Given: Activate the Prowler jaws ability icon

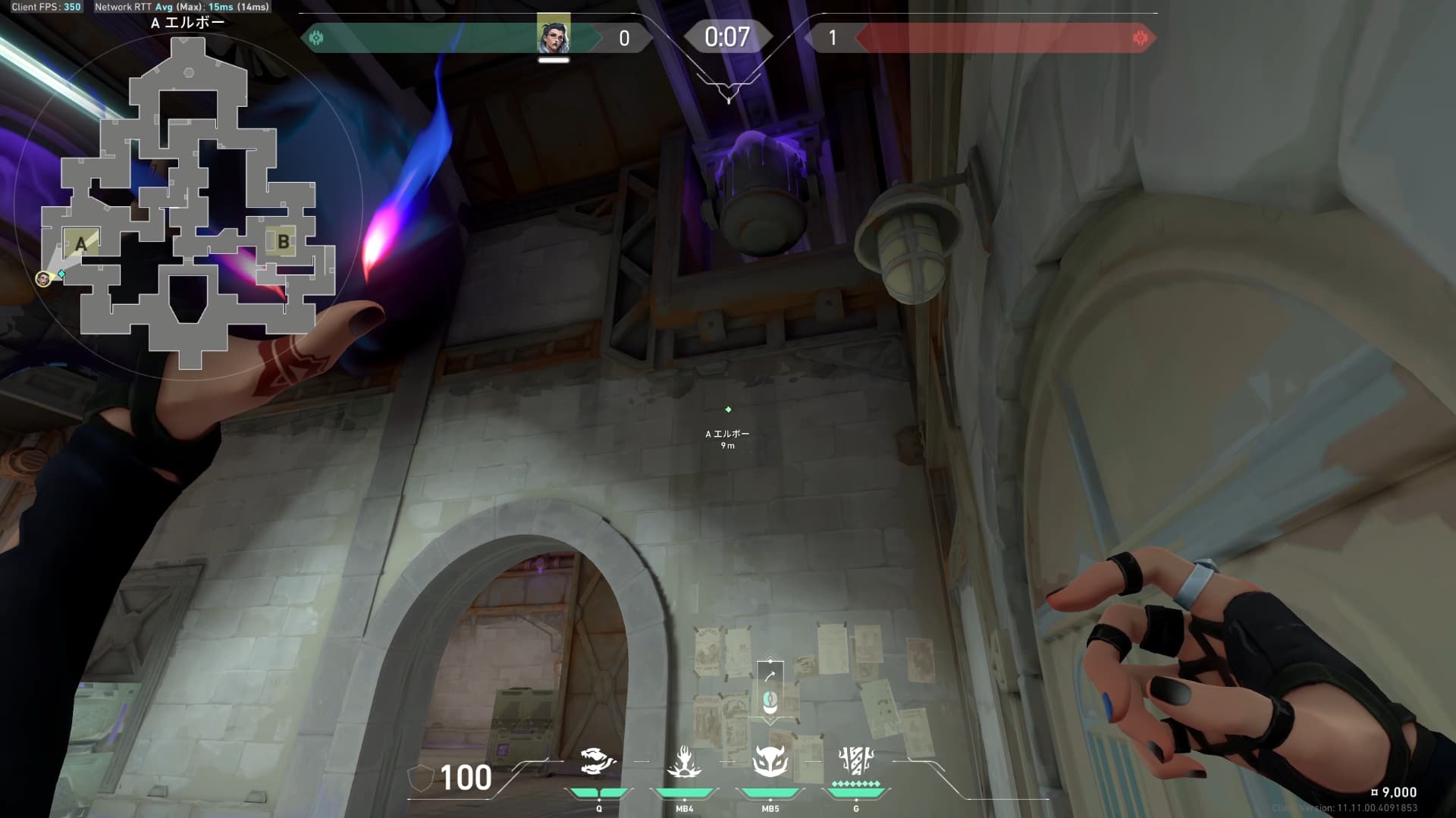Looking at the screenshot, I should click(598, 761).
